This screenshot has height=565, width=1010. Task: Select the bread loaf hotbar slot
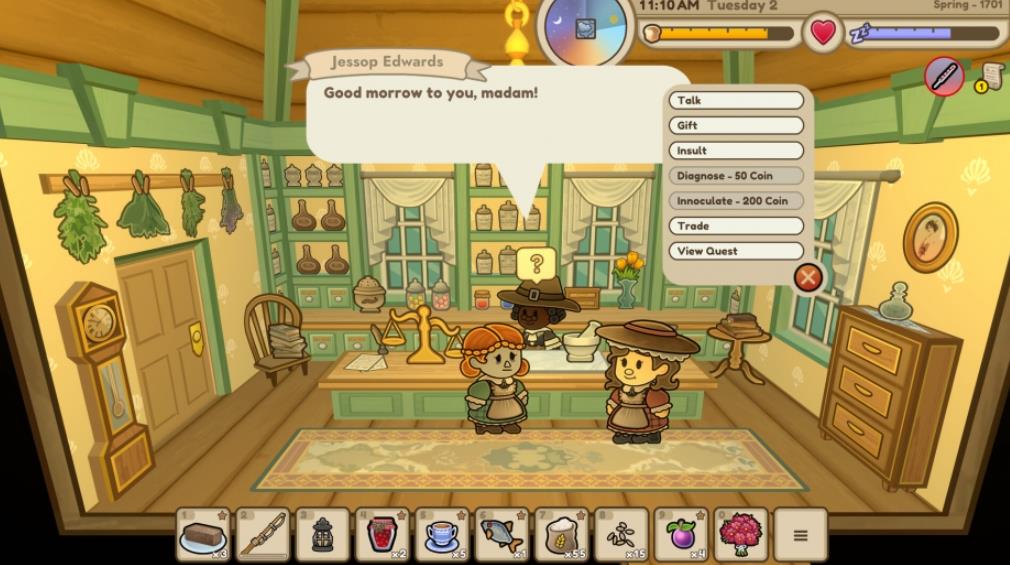coord(203,535)
